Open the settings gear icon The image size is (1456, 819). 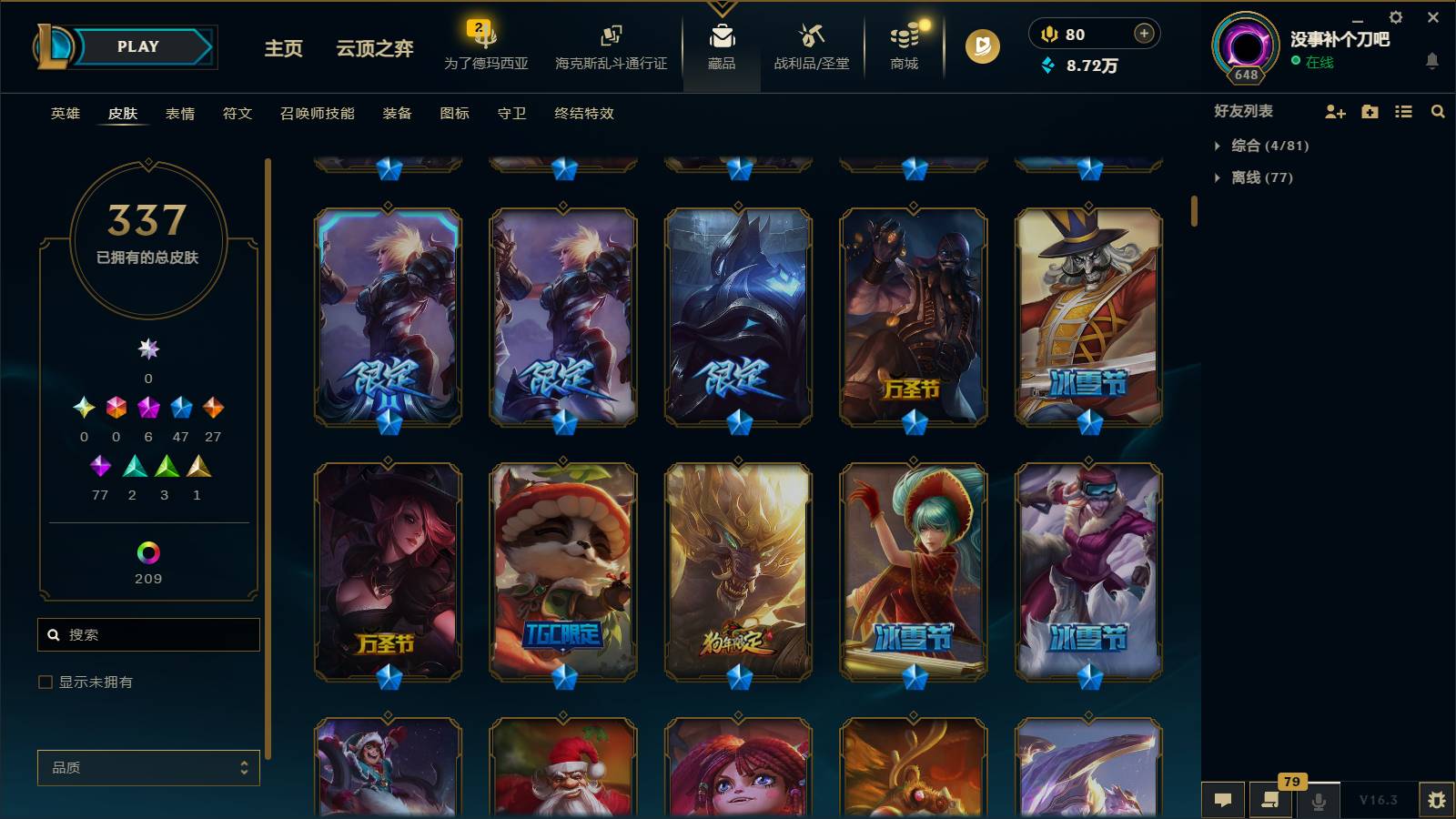coord(1395,16)
